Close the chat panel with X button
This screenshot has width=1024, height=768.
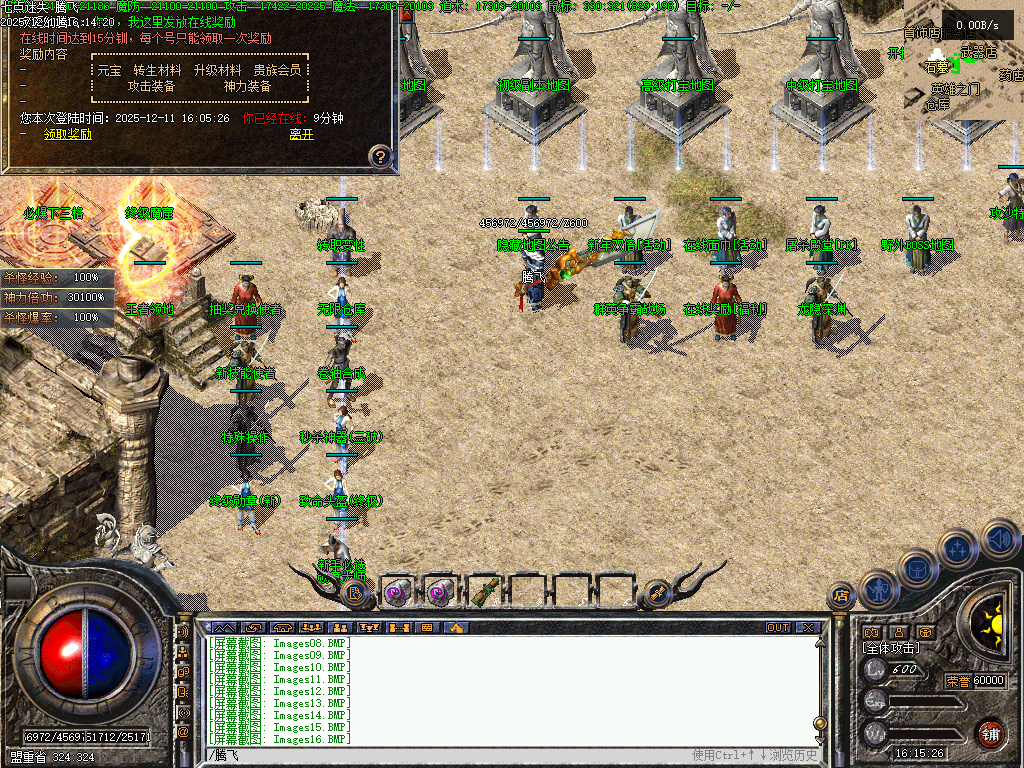(x=807, y=628)
